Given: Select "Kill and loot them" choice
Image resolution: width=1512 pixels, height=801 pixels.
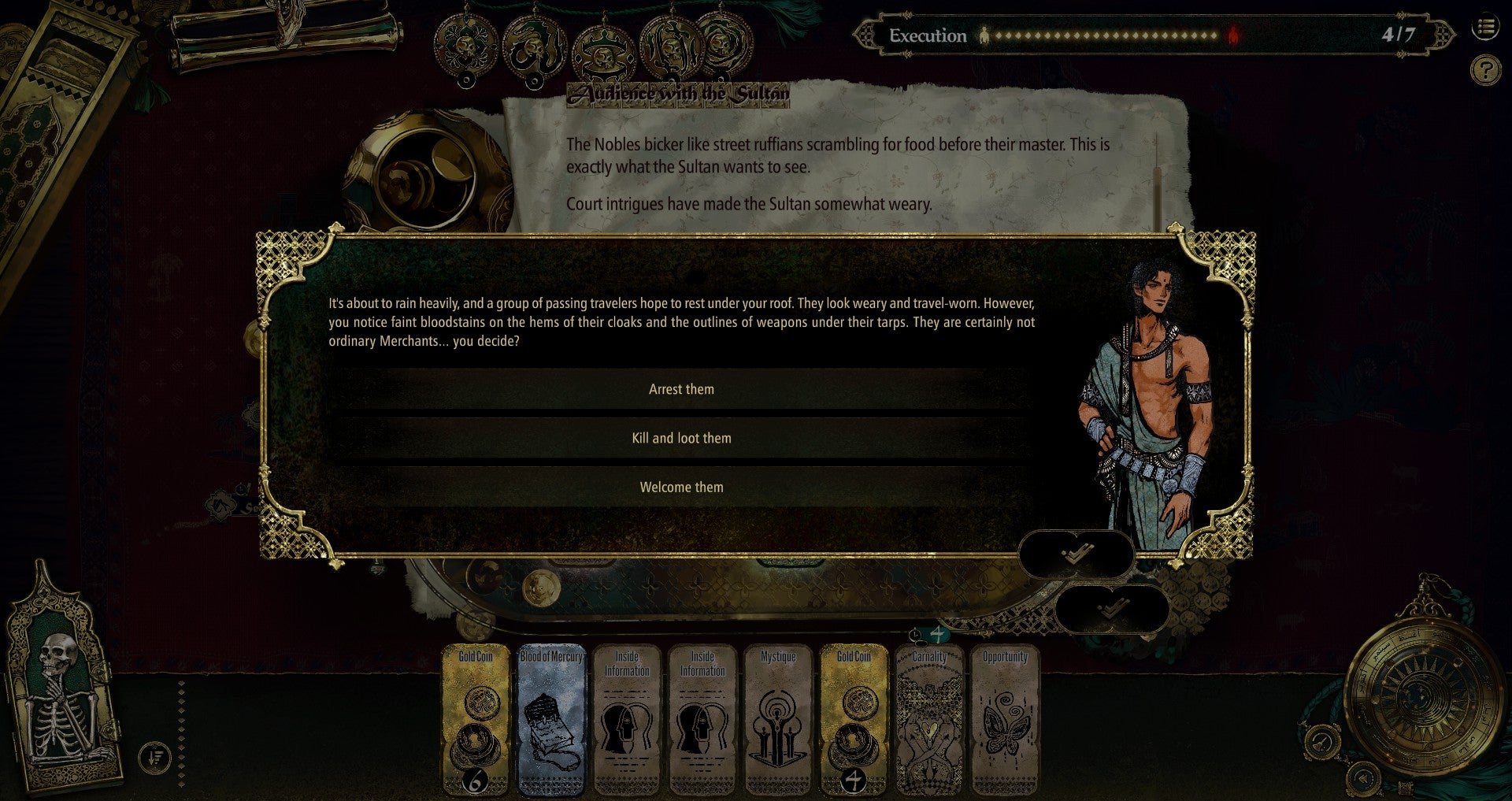Looking at the screenshot, I should pyautogui.click(x=681, y=438).
